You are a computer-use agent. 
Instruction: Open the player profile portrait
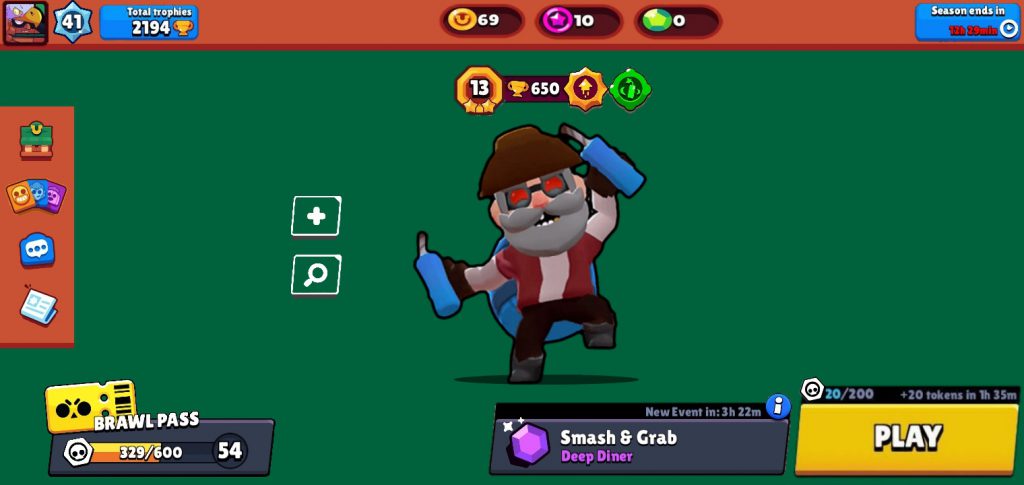coord(25,22)
